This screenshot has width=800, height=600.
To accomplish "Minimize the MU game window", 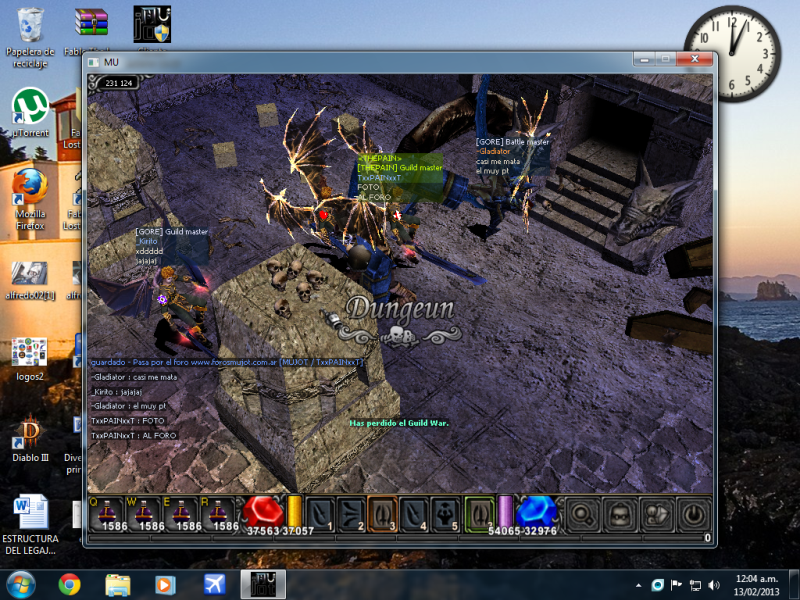I will pyautogui.click(x=639, y=60).
